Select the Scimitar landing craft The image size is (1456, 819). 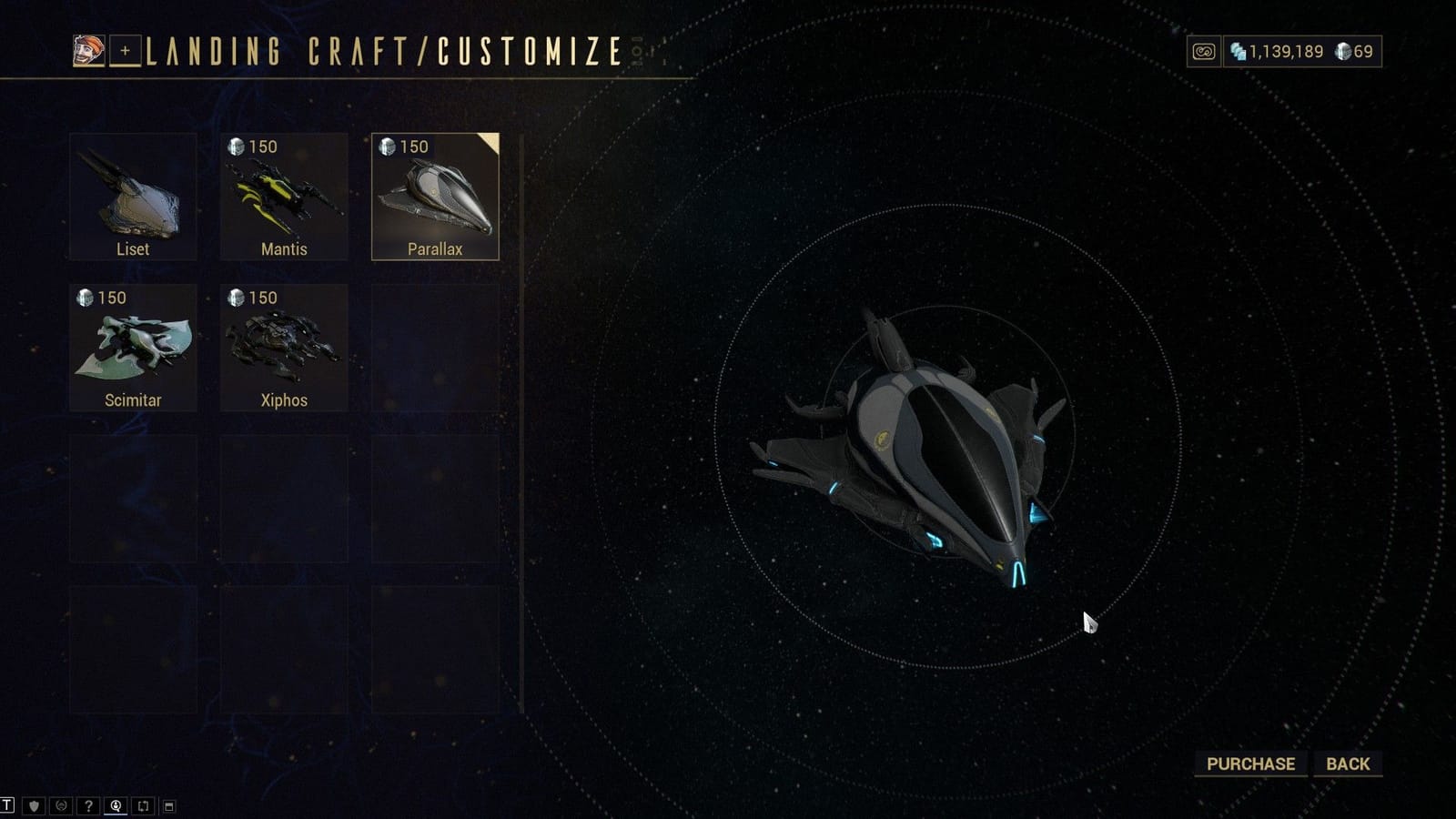tap(133, 346)
